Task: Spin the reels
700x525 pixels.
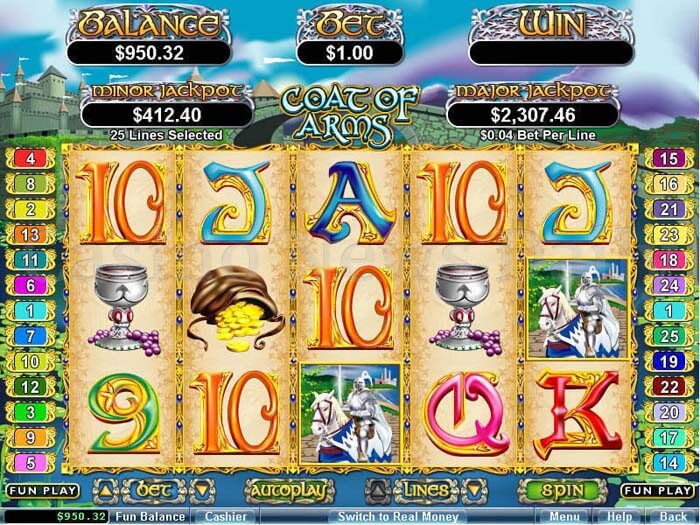Action: pyautogui.click(x=560, y=491)
